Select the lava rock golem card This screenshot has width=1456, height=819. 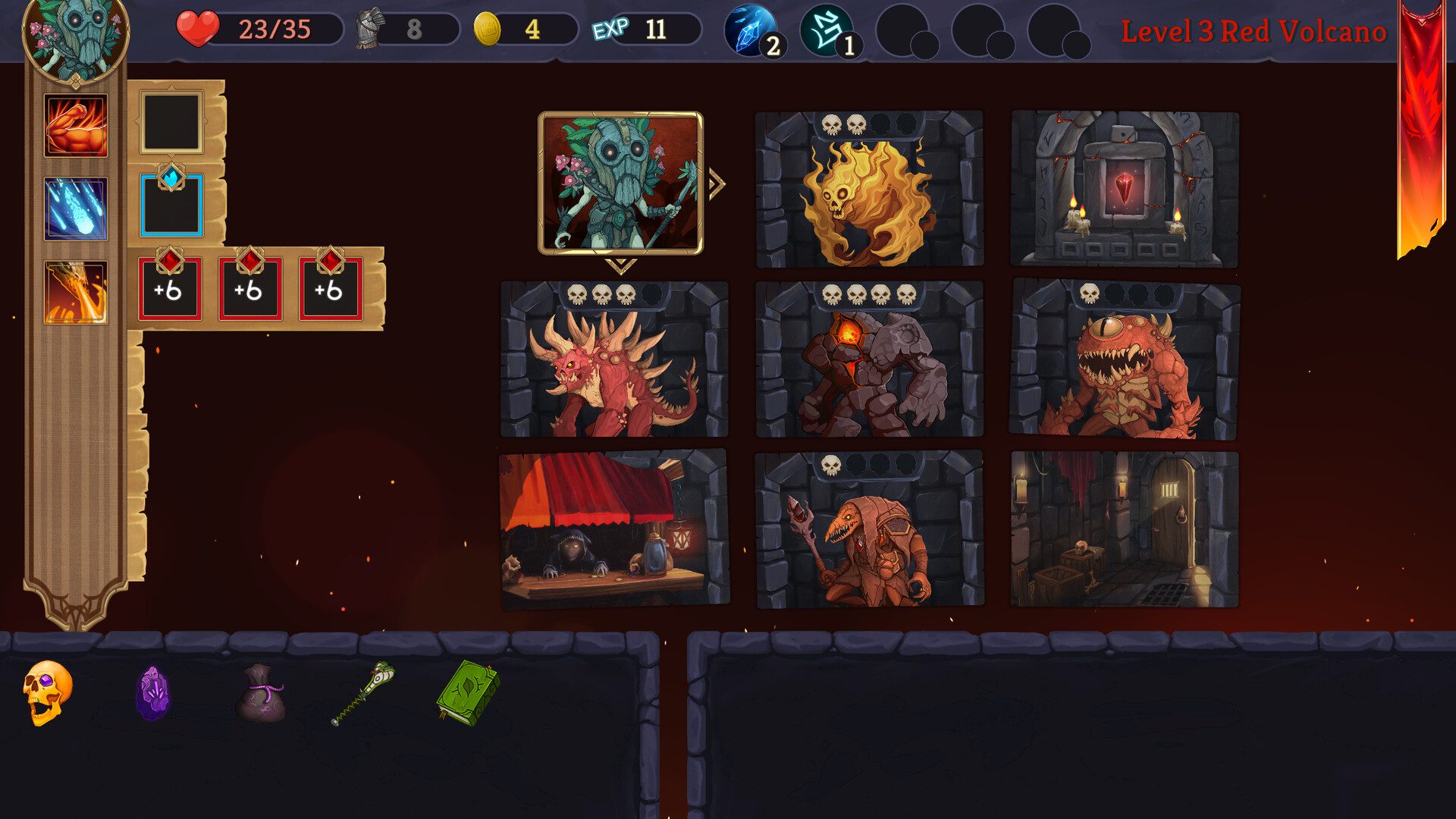click(x=869, y=359)
